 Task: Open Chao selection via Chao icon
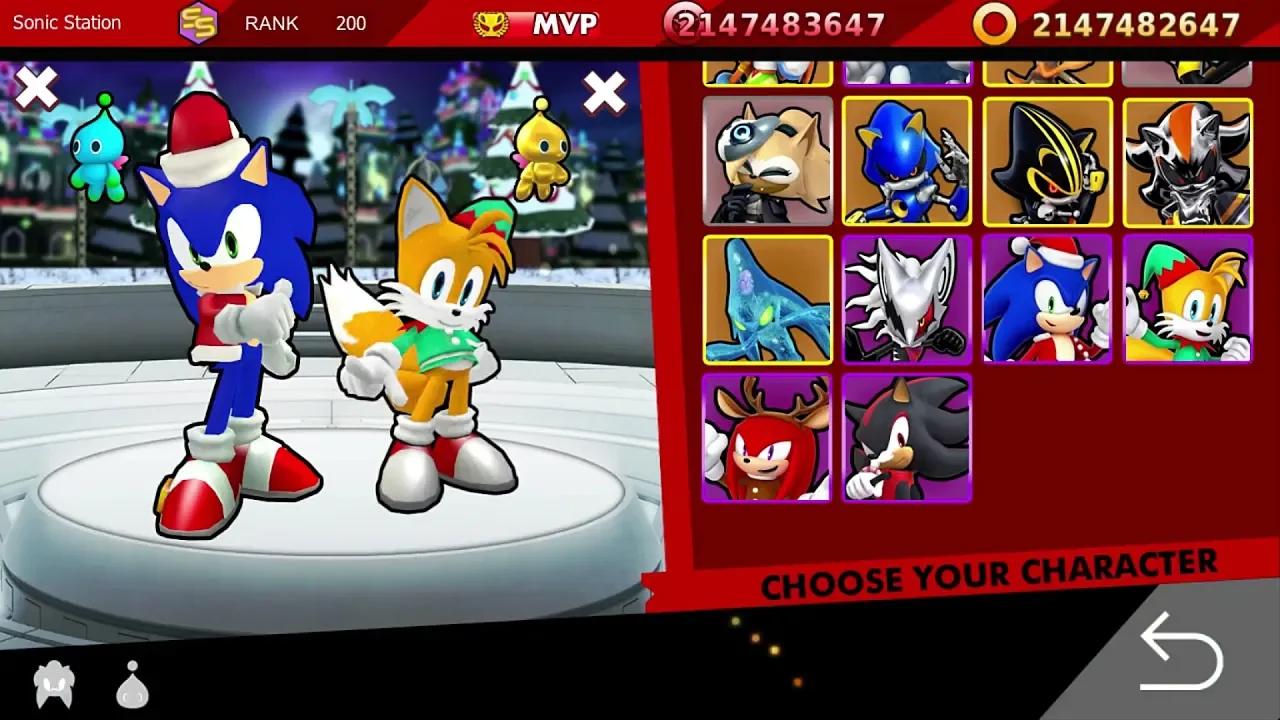[130, 684]
